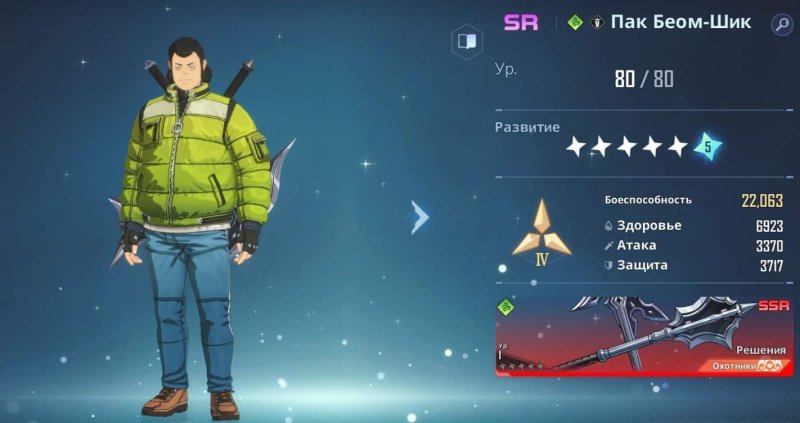Image resolution: width=800 pixels, height=423 pixels.
Task: Click the magnifying glass next to the name
Action: (x=781, y=23)
